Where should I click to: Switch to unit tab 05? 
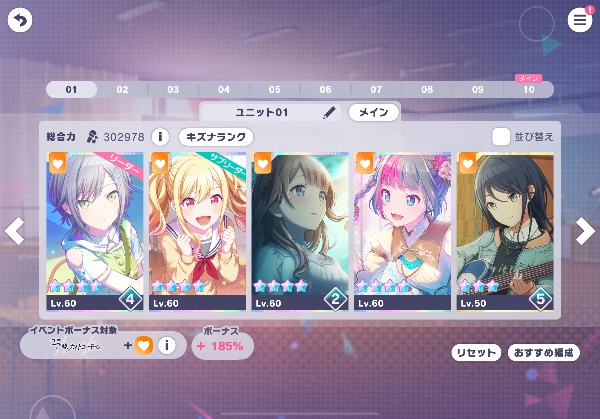pos(274,89)
